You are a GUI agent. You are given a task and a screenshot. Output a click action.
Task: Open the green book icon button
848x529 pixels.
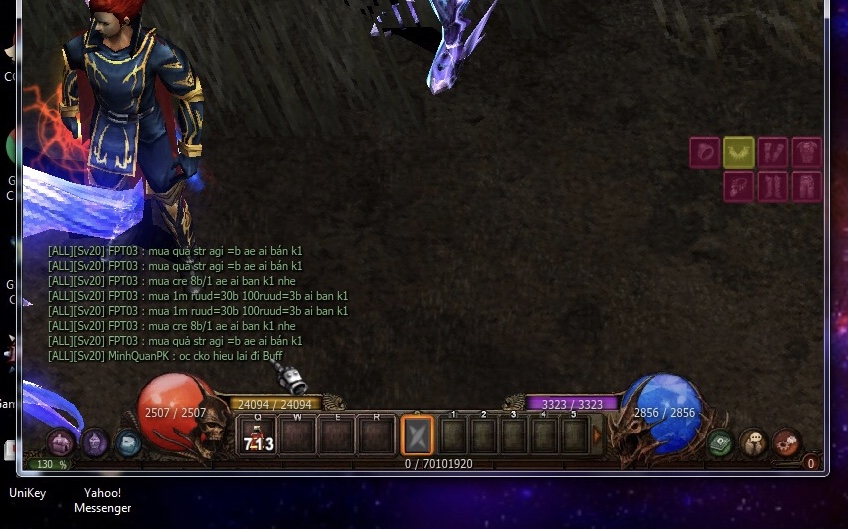click(720, 443)
